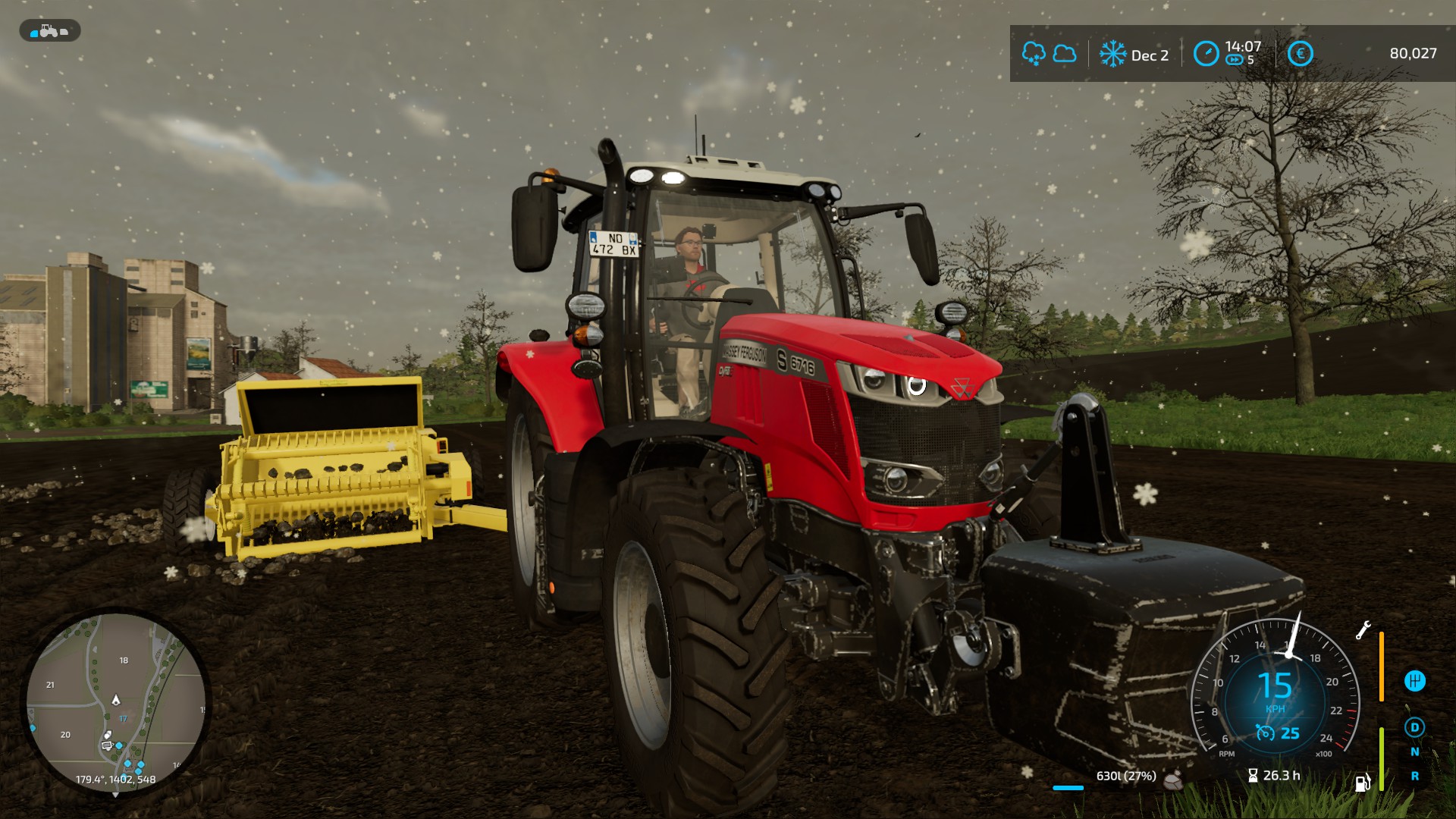Toggle the cruise control speed icon
The image size is (1456, 819).
[x=1265, y=733]
